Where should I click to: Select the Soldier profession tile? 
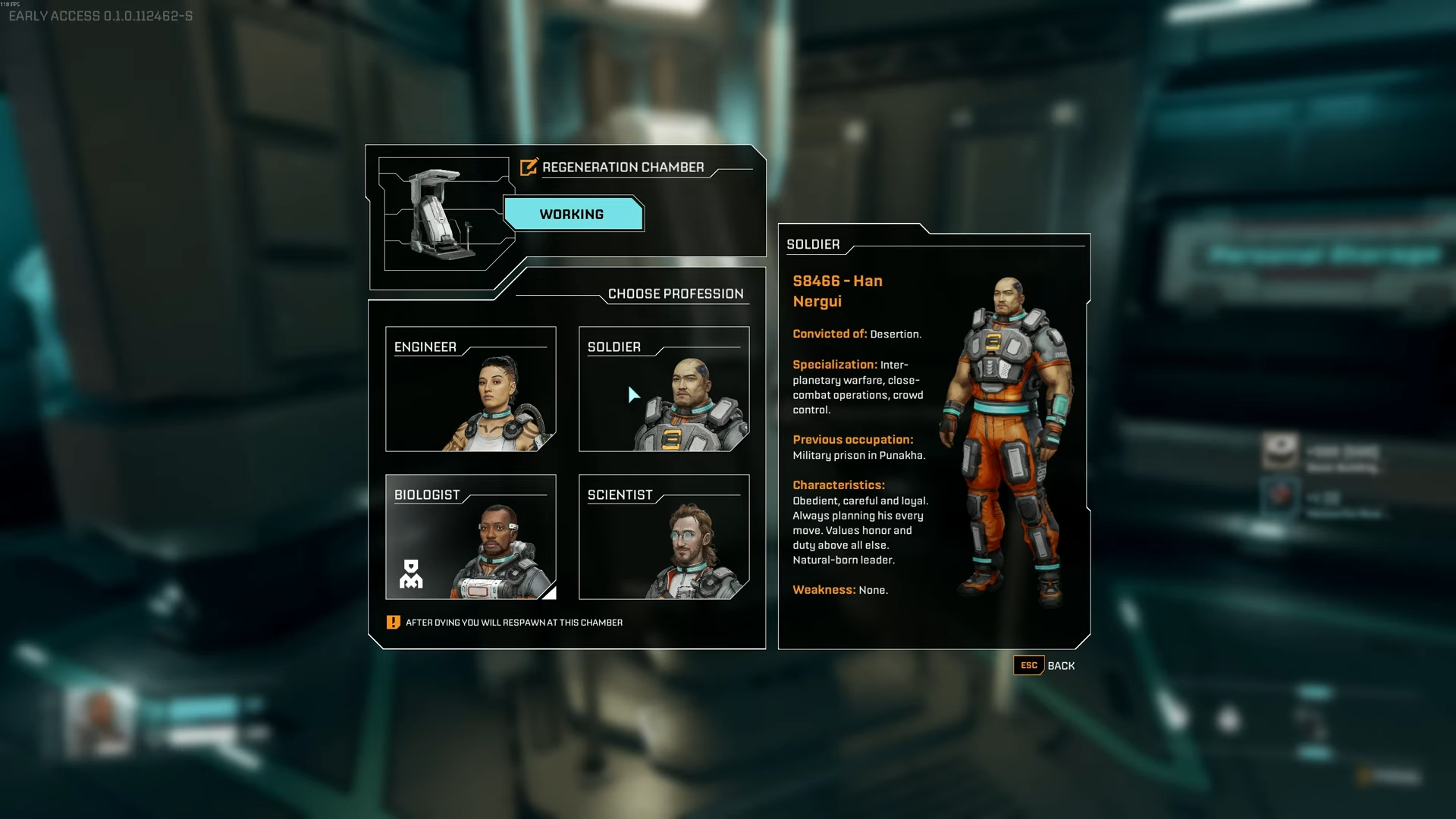(x=664, y=389)
